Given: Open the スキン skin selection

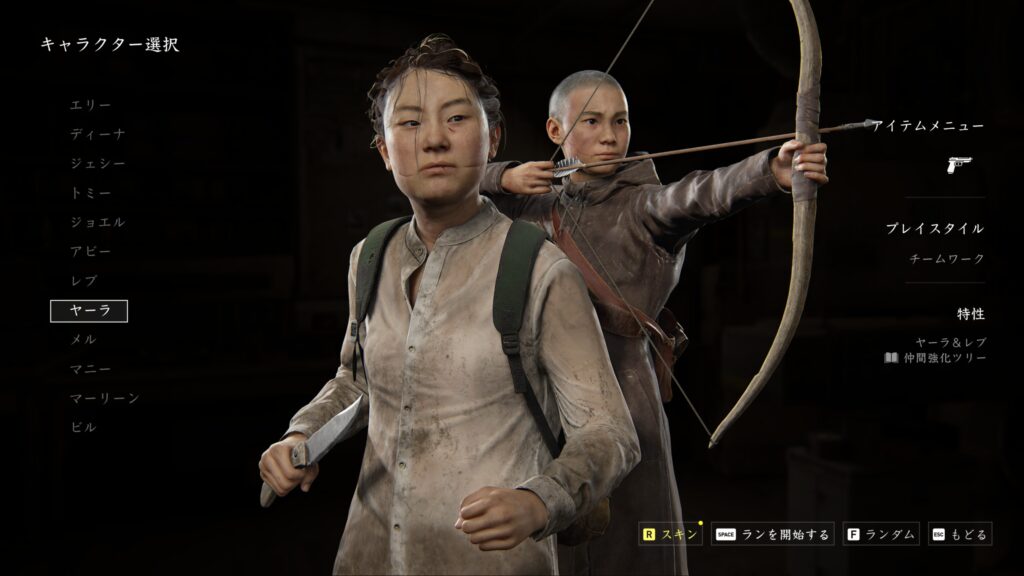Looking at the screenshot, I should coord(671,535).
